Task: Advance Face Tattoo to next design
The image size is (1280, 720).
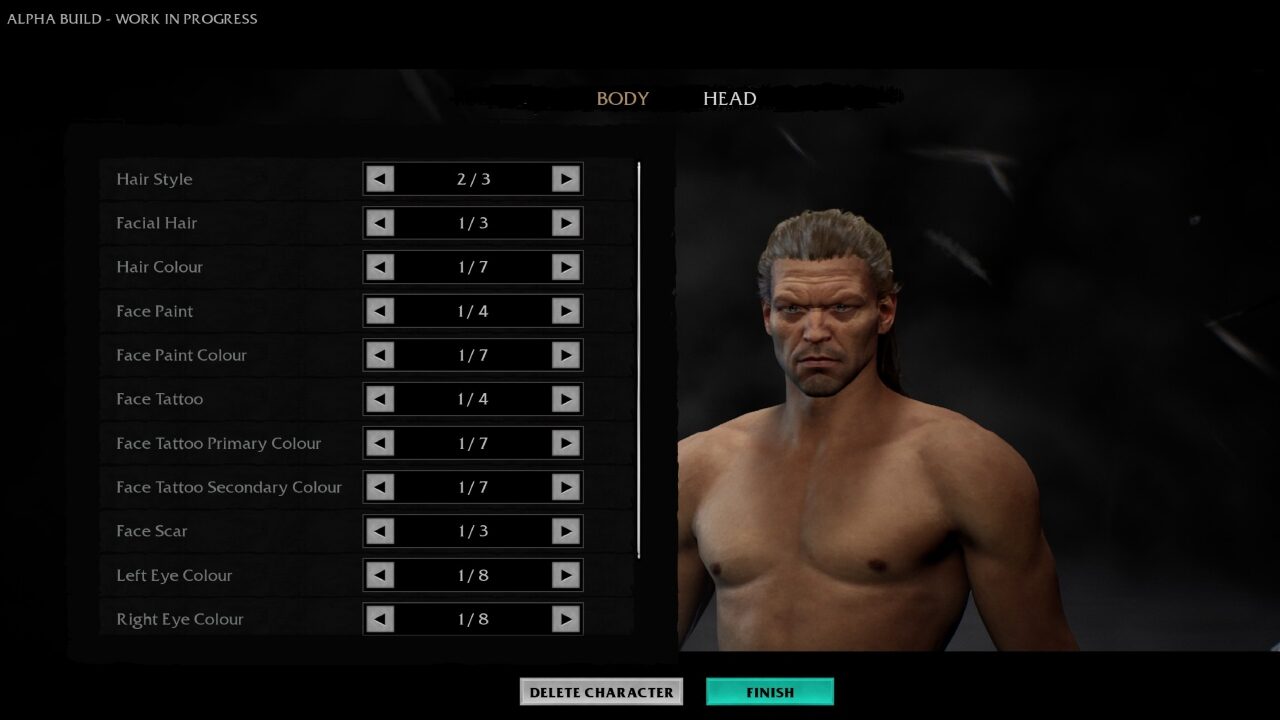Action: click(566, 399)
